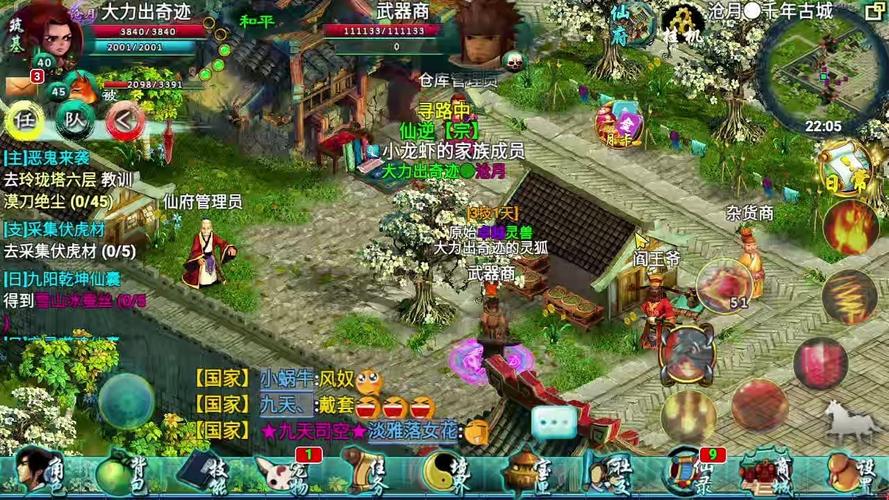Open the 背包 bag inventory
The width and height of the screenshot is (889, 500).
click(x=118, y=472)
